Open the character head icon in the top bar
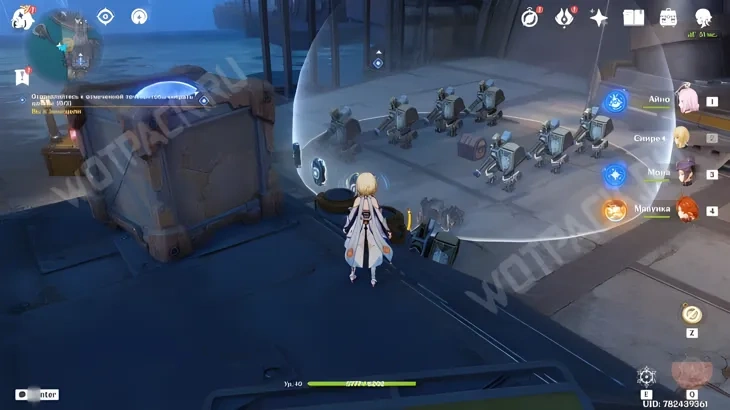Viewport: 730px width, 410px height. tap(703, 17)
